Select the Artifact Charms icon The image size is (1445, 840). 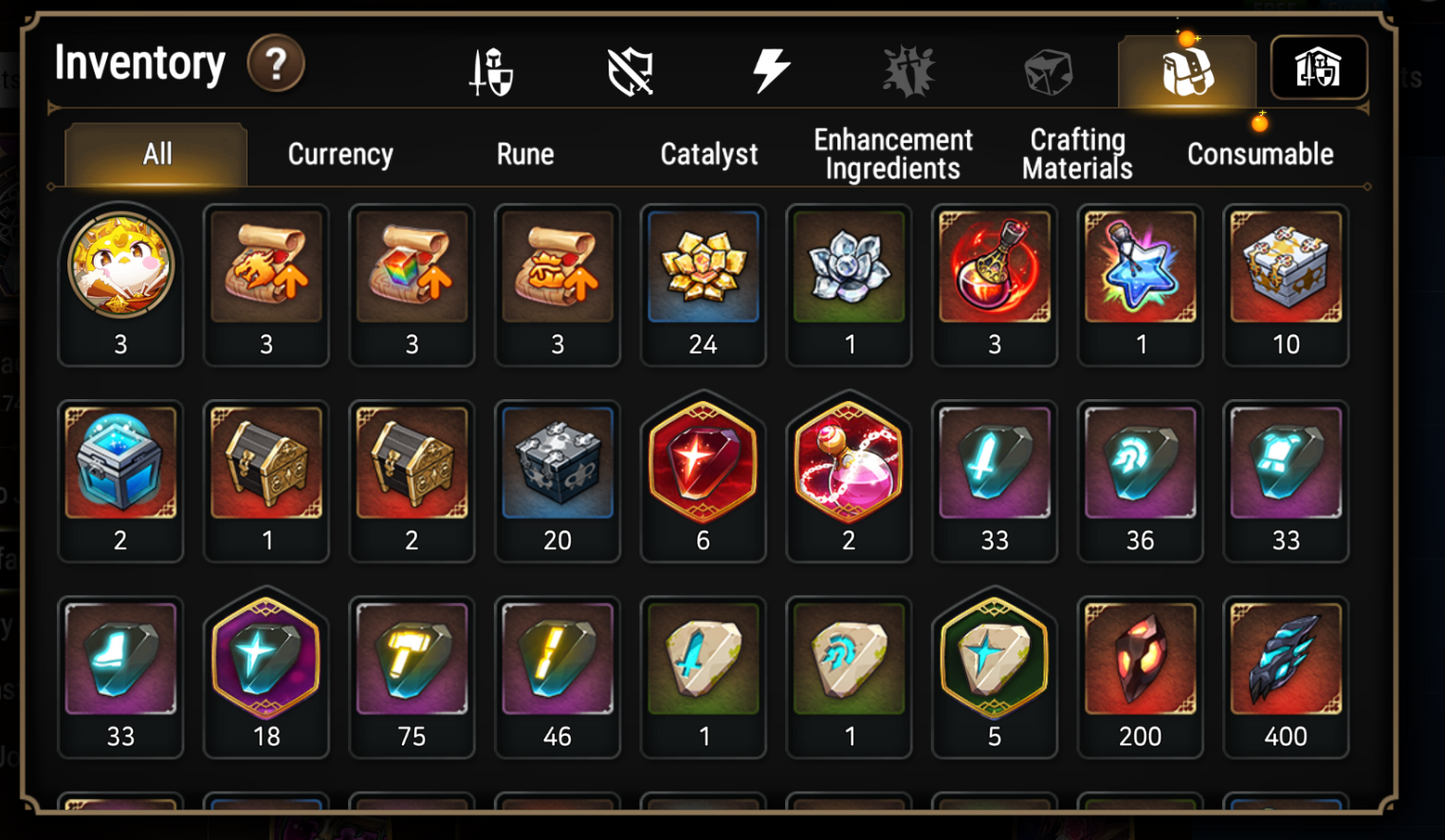[x=906, y=68]
